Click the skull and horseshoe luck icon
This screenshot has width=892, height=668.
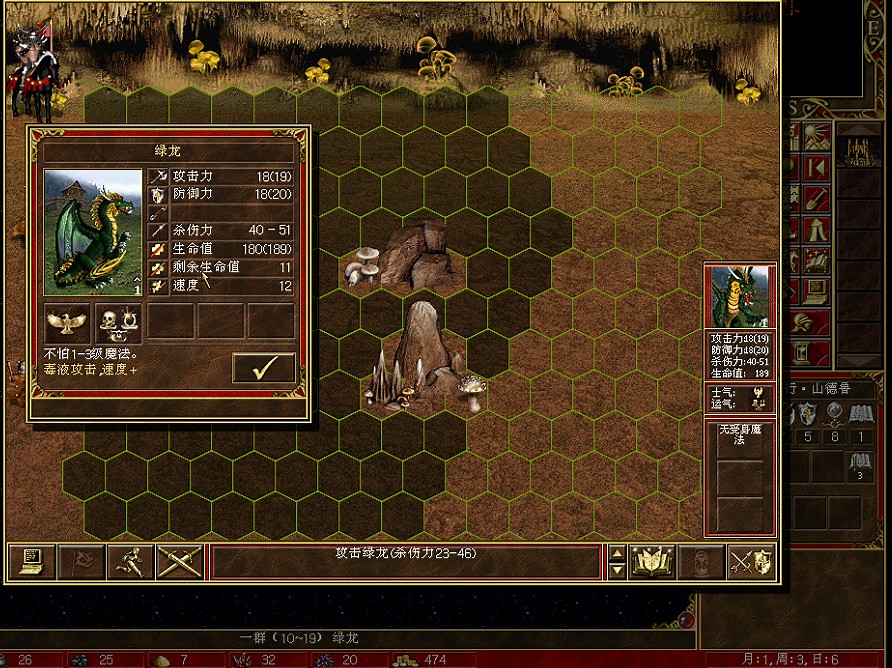coord(120,322)
